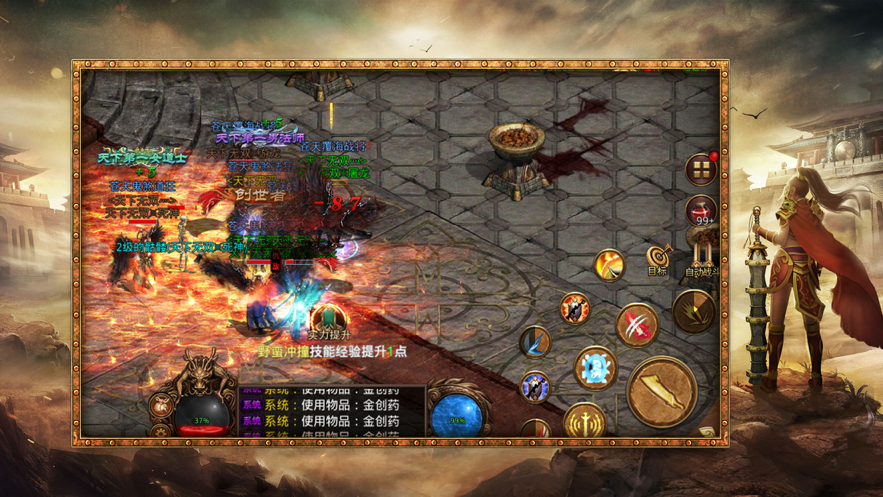Cast the golden sword emblem skill
The height and width of the screenshot is (497, 883).
pyautogui.click(x=583, y=422)
